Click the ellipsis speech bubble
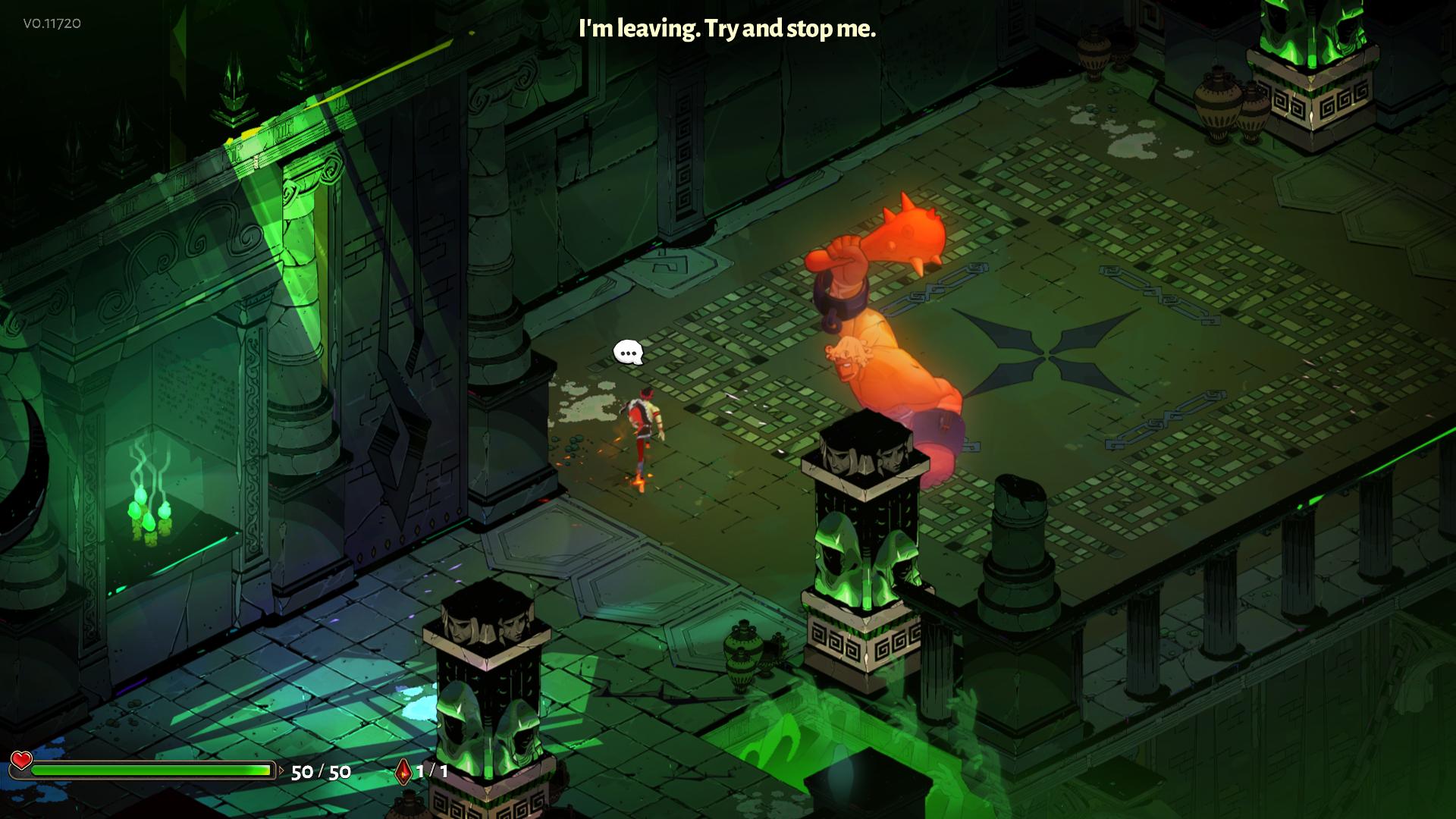Viewport: 1456px width, 819px height. click(x=628, y=353)
